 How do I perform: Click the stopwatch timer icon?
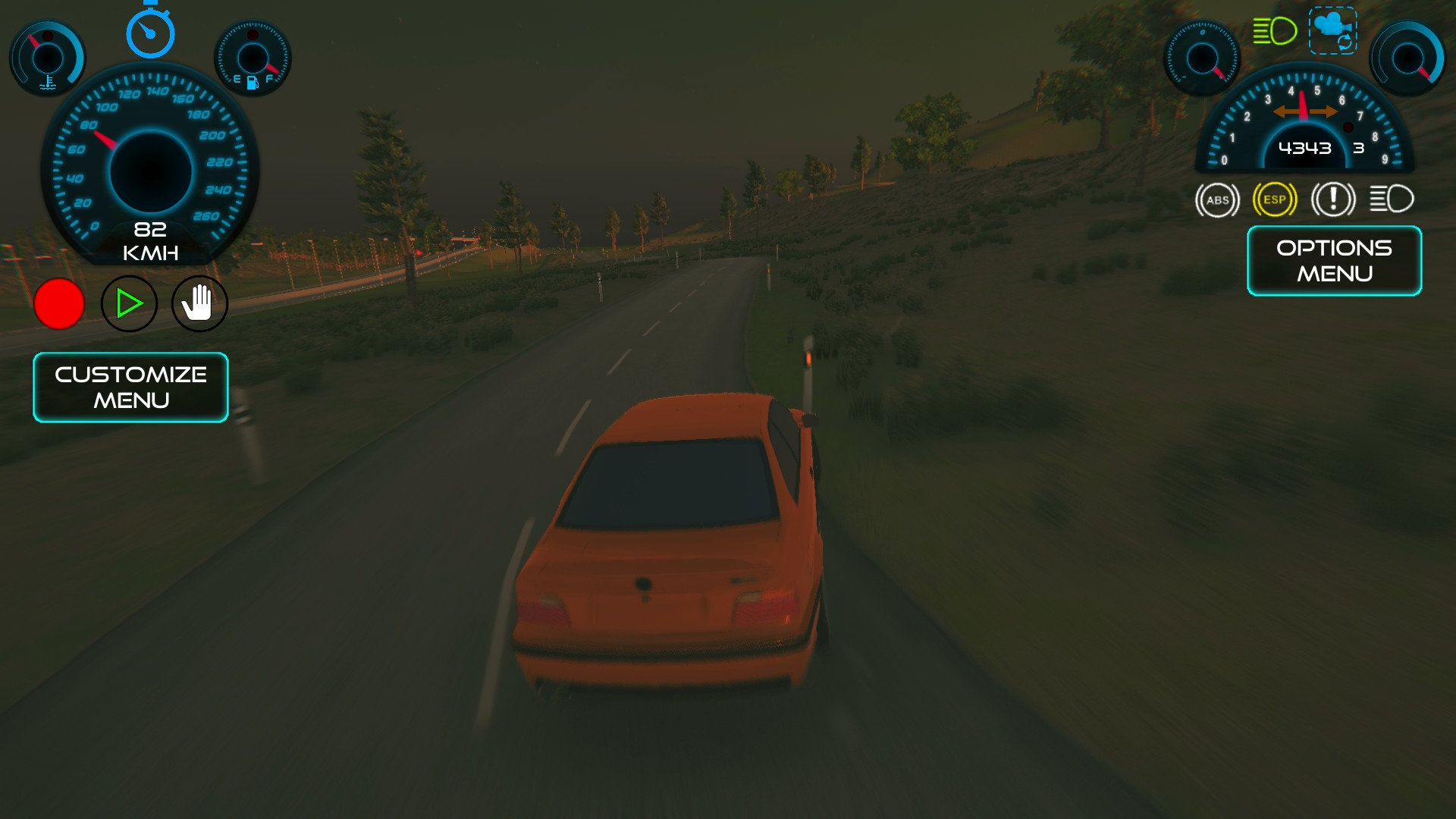tap(149, 32)
